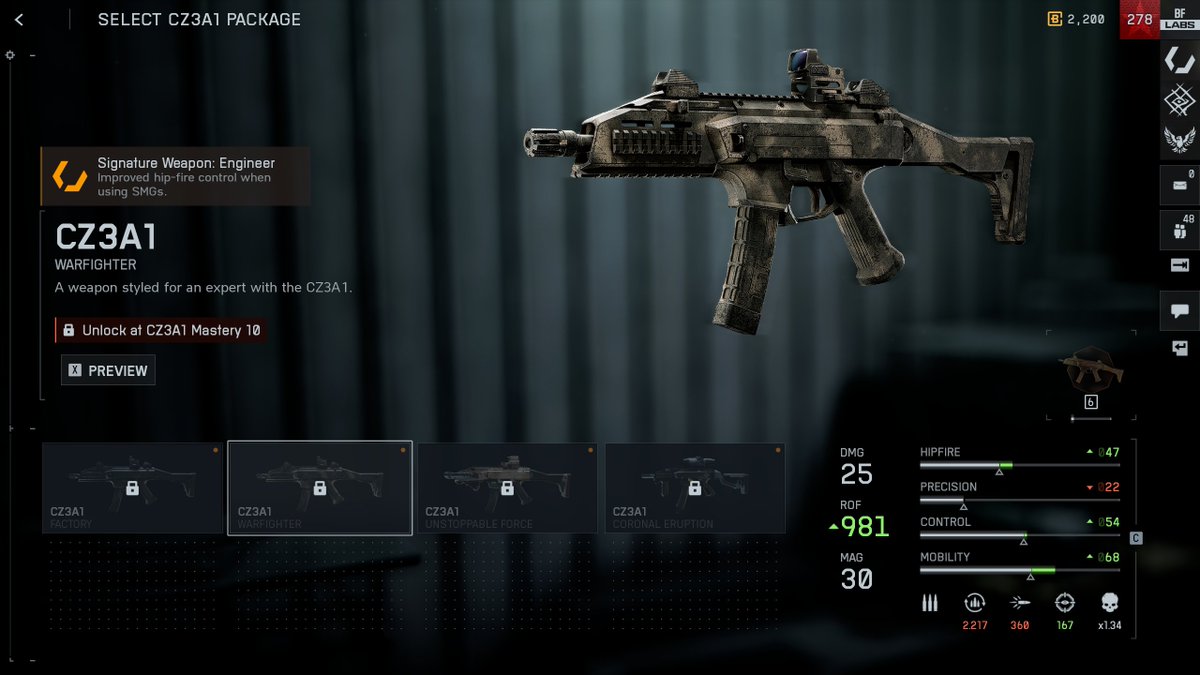Open the BF Labs panel
Screen dimensions: 1200x675
[x=1179, y=20]
